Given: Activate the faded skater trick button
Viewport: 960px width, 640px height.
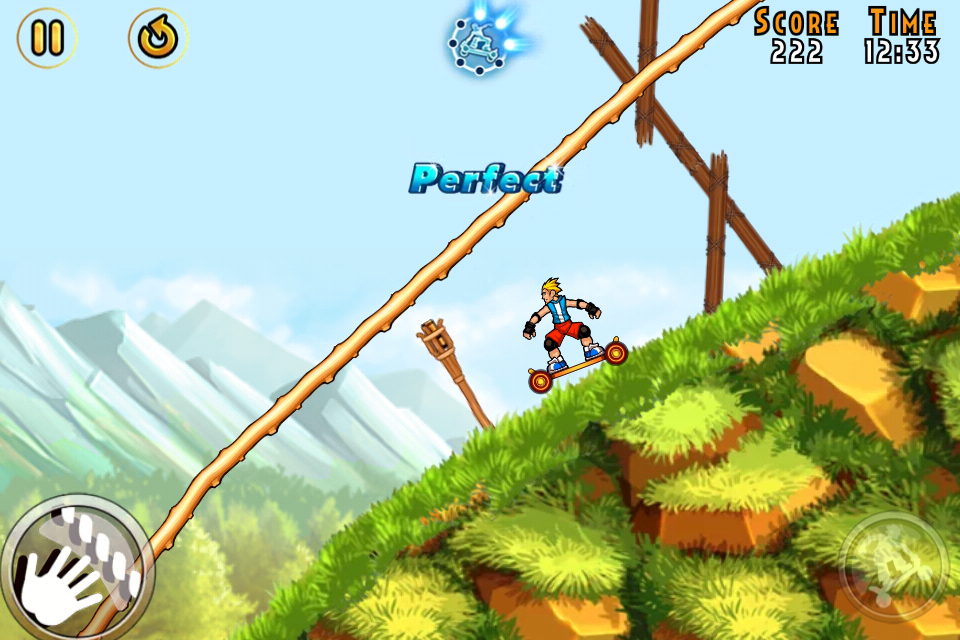Looking at the screenshot, I should (892, 567).
